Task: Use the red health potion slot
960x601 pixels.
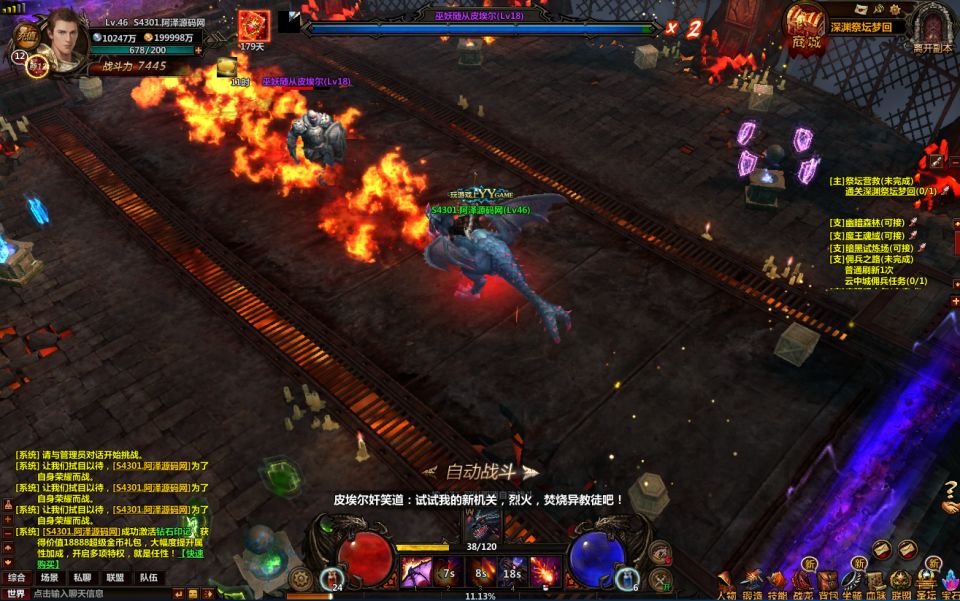Action: click(332, 578)
